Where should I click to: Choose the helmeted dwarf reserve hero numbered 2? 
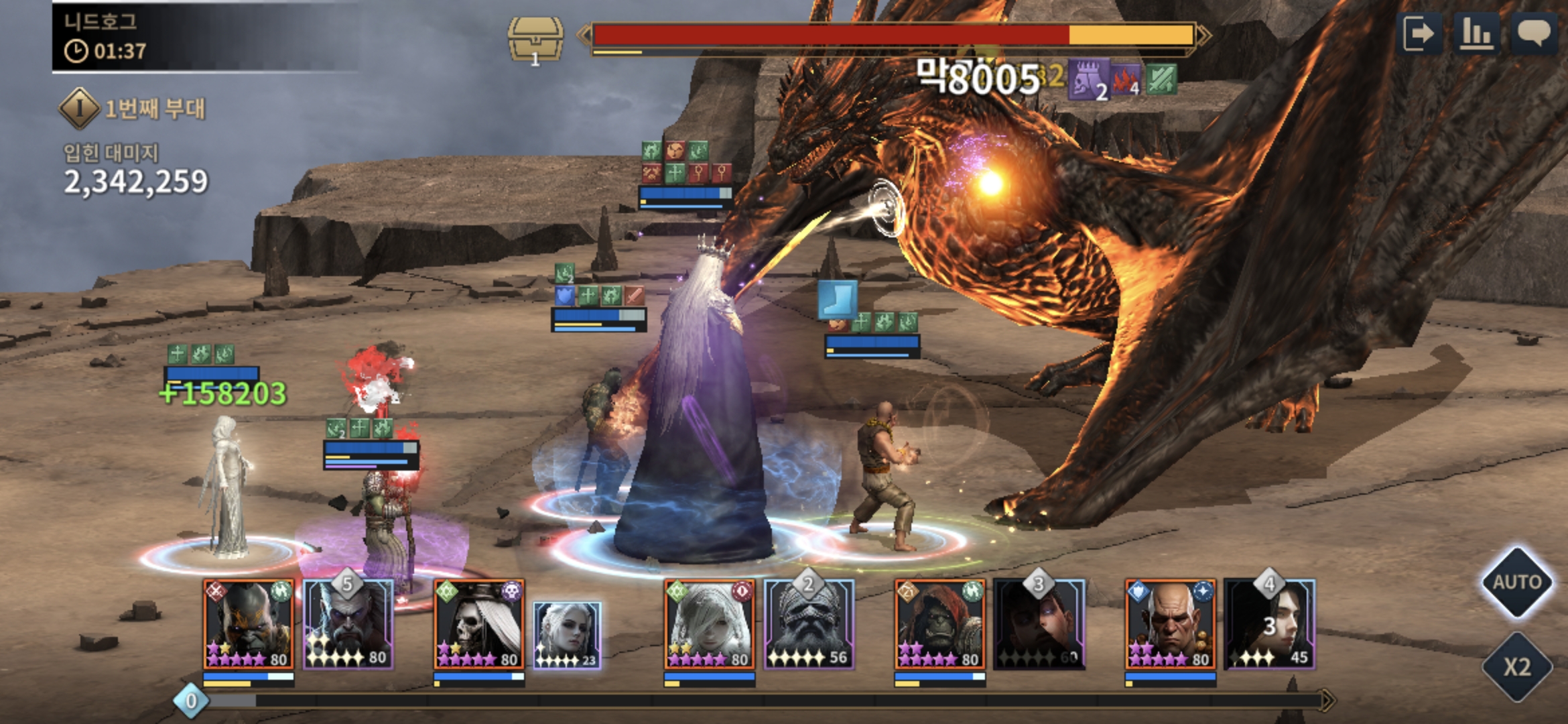809,625
